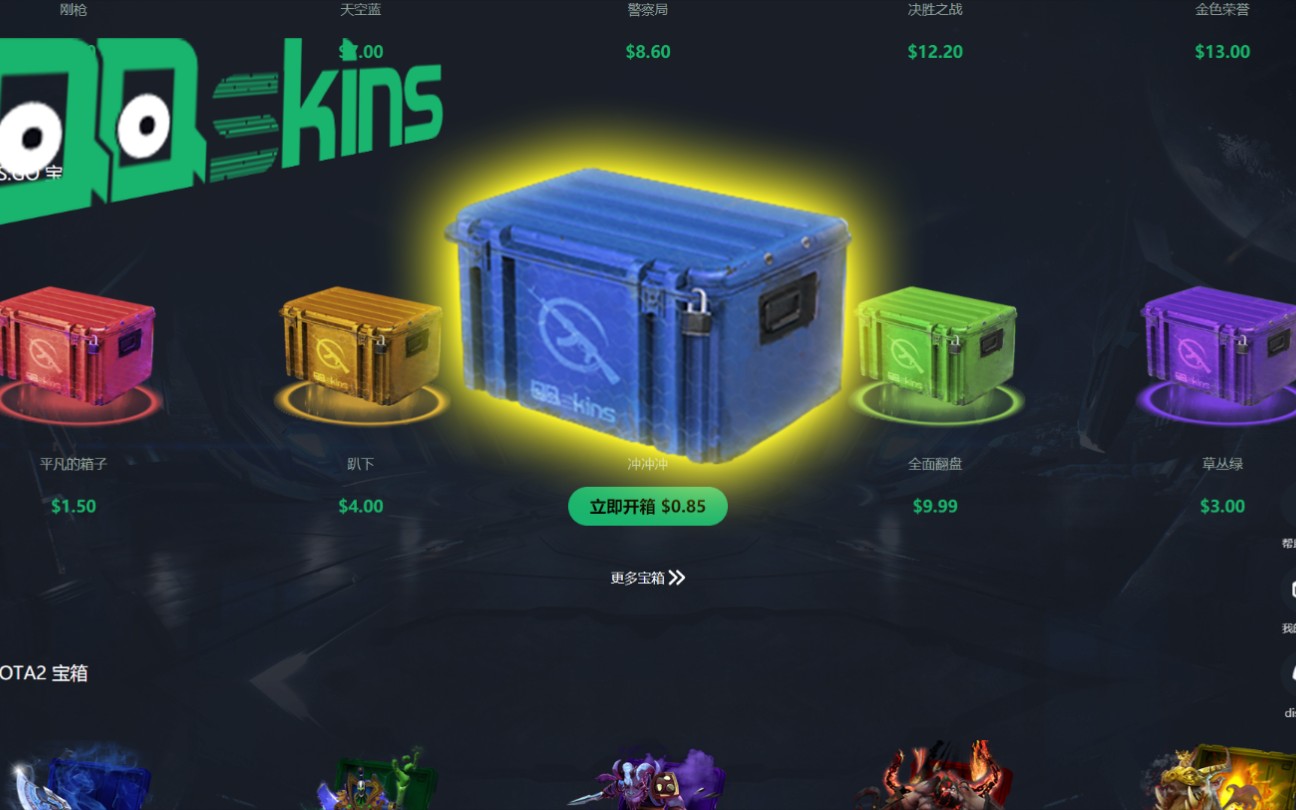Viewport: 1296px width, 810px height.
Task: Open the 警察局 case listed at $8.60
Action: pos(648,51)
